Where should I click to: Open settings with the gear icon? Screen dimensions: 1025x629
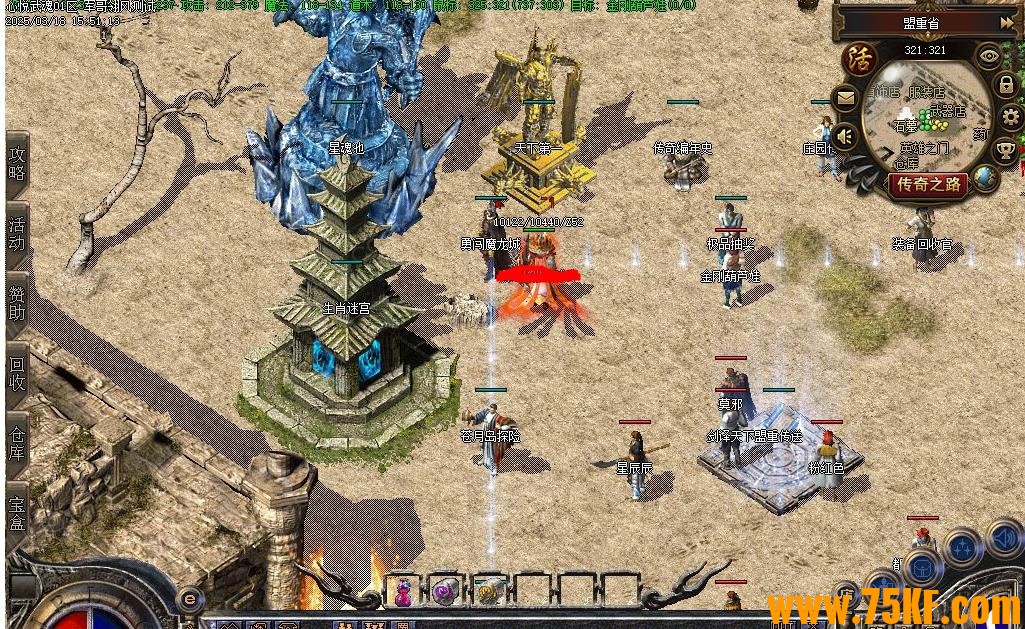[1011, 117]
